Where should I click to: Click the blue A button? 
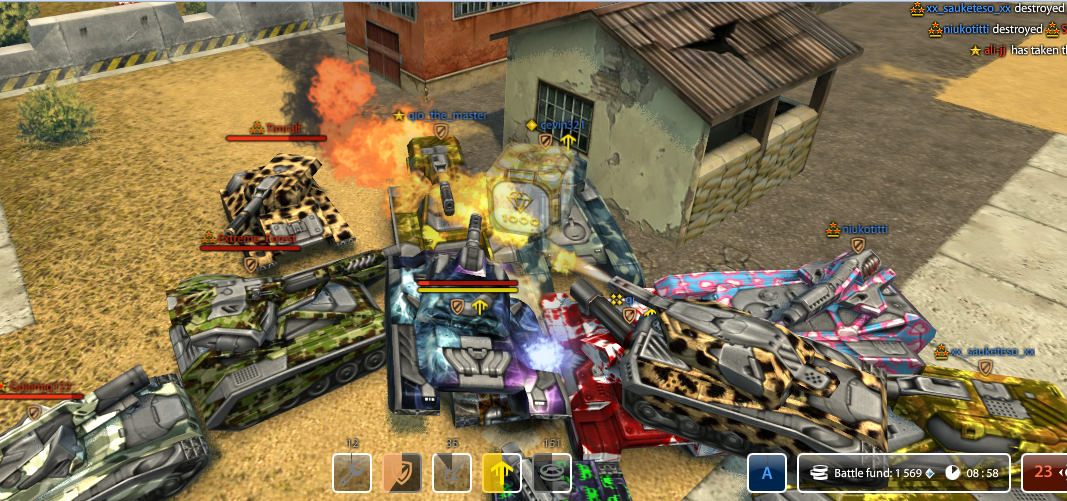pos(767,473)
